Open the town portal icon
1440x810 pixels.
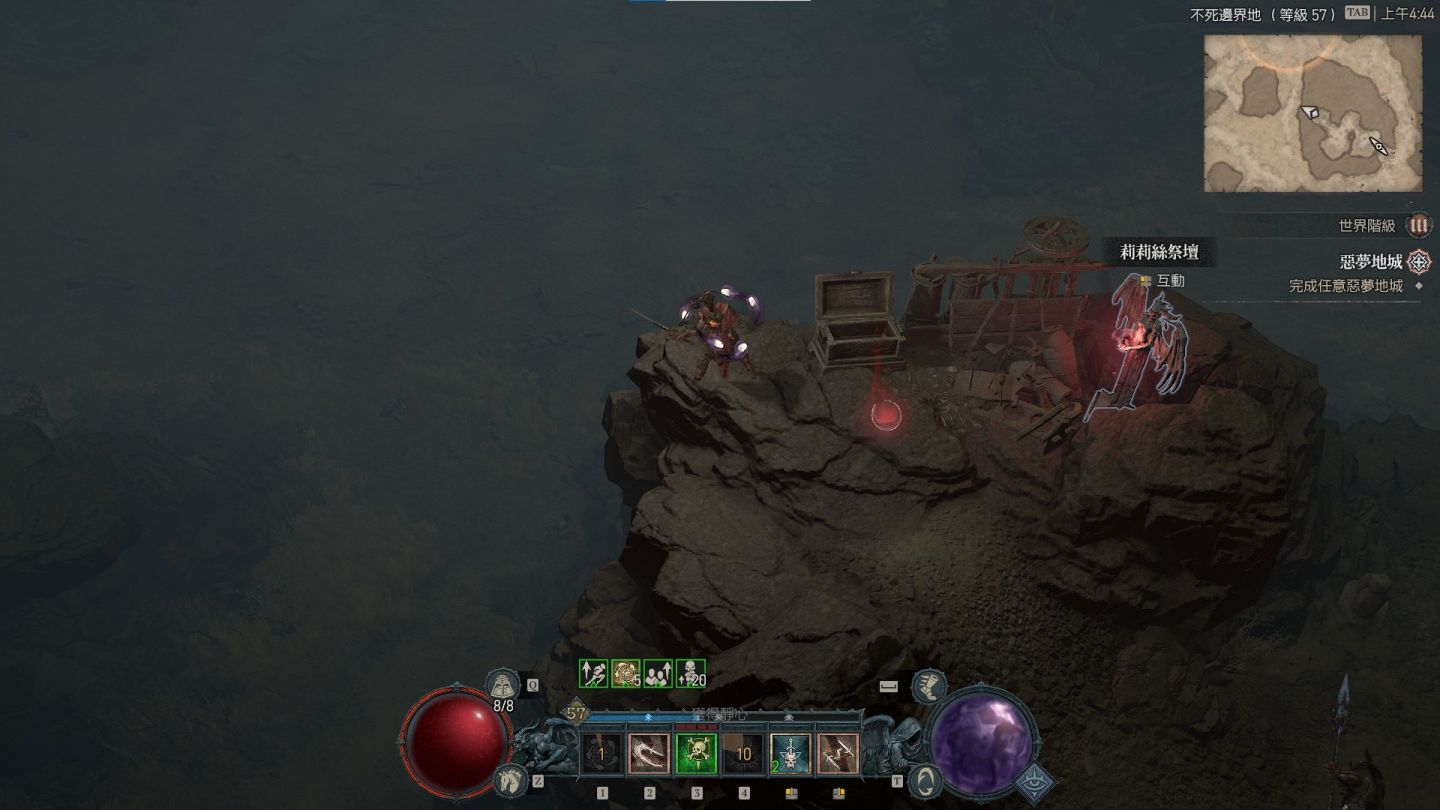point(927,779)
